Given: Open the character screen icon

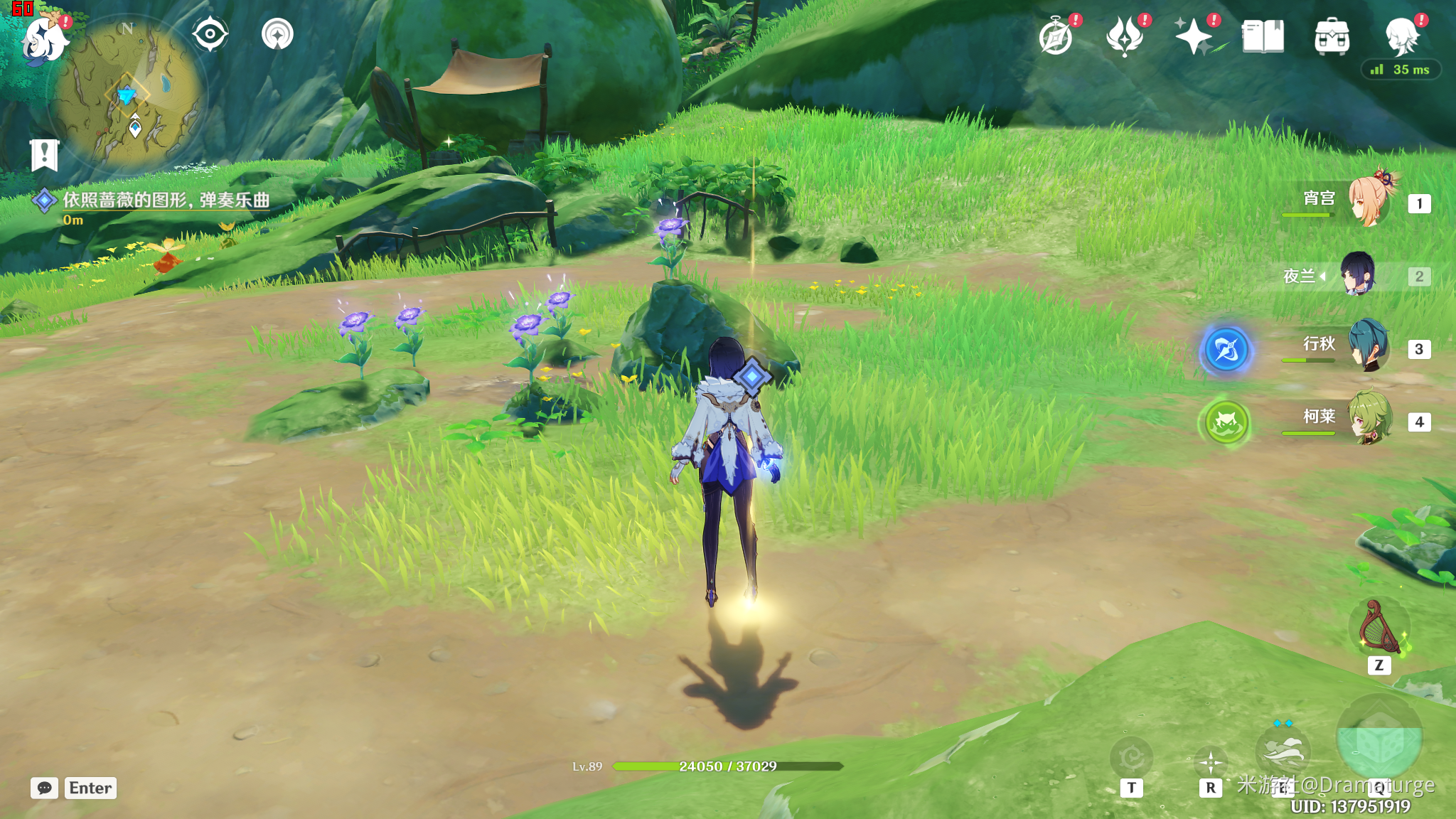Looking at the screenshot, I should click(x=1402, y=37).
